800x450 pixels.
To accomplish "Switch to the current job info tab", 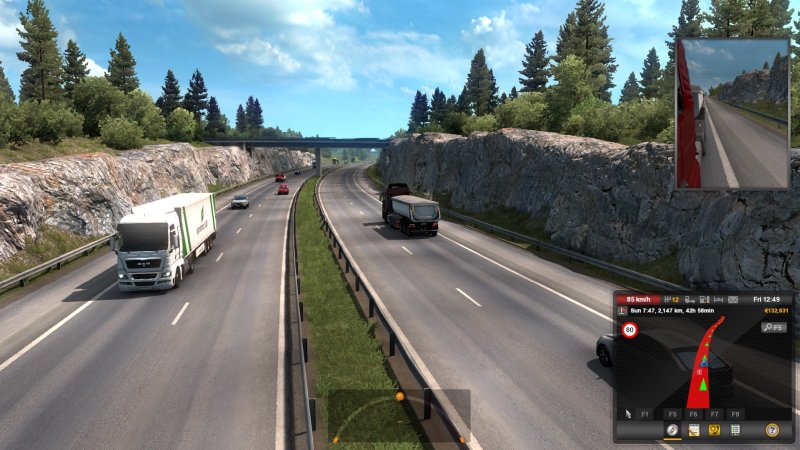I will [x=693, y=430].
